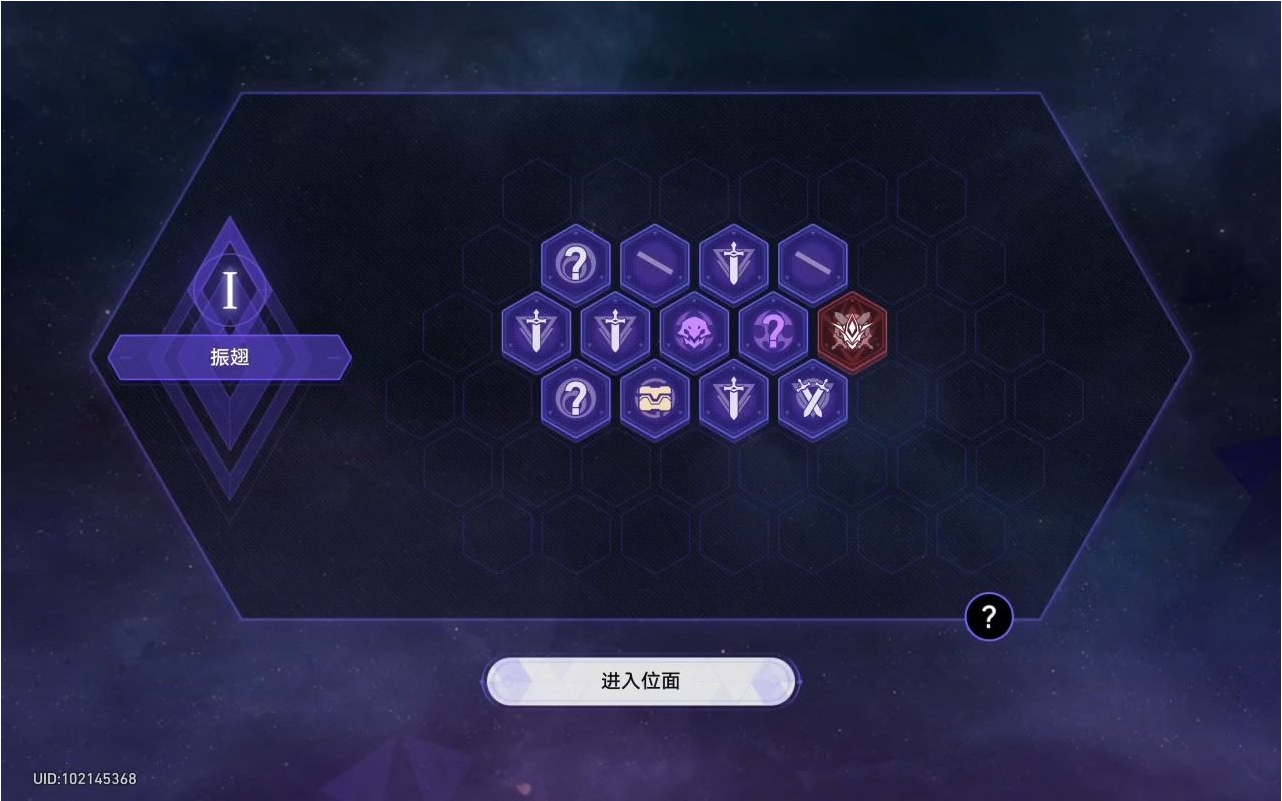Screen dimensions: 1282x801
Task: Open the black circular help question mark
Action: pyautogui.click(x=989, y=617)
